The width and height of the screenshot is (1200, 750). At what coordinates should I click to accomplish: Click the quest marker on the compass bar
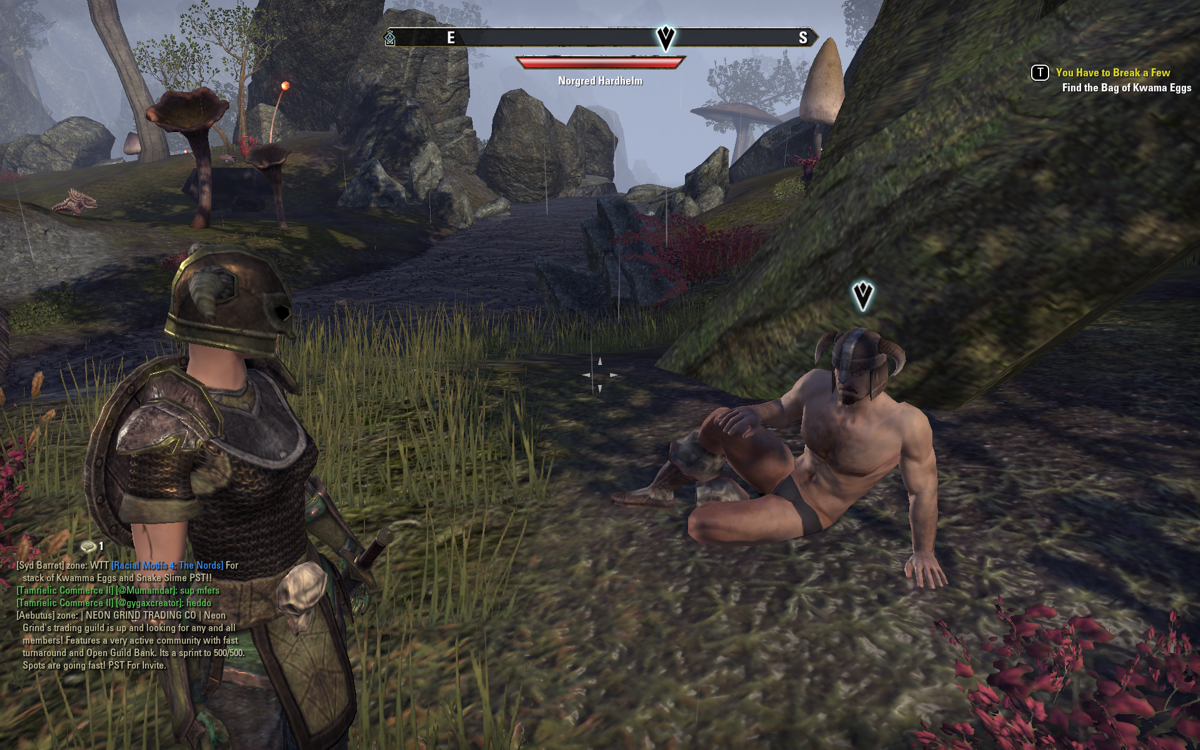pyautogui.click(x=666, y=38)
